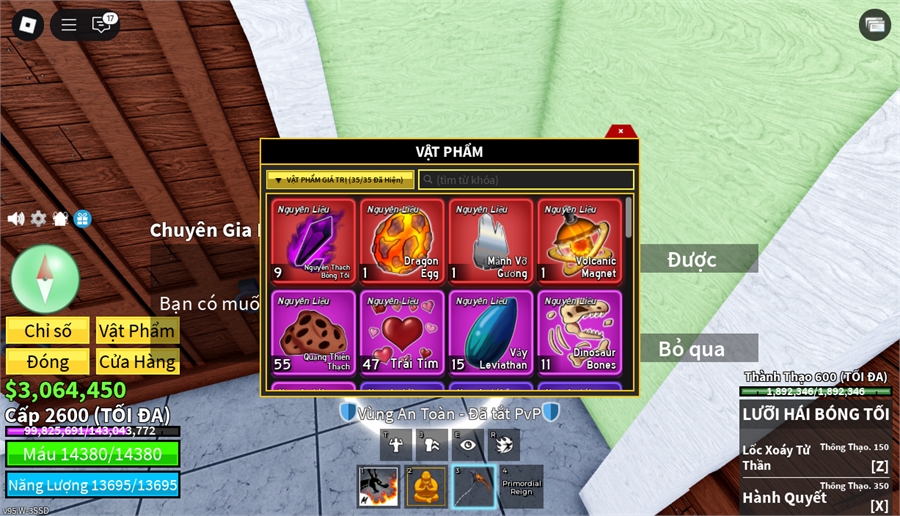
Task: Click the Đóng button
Action: (x=47, y=361)
